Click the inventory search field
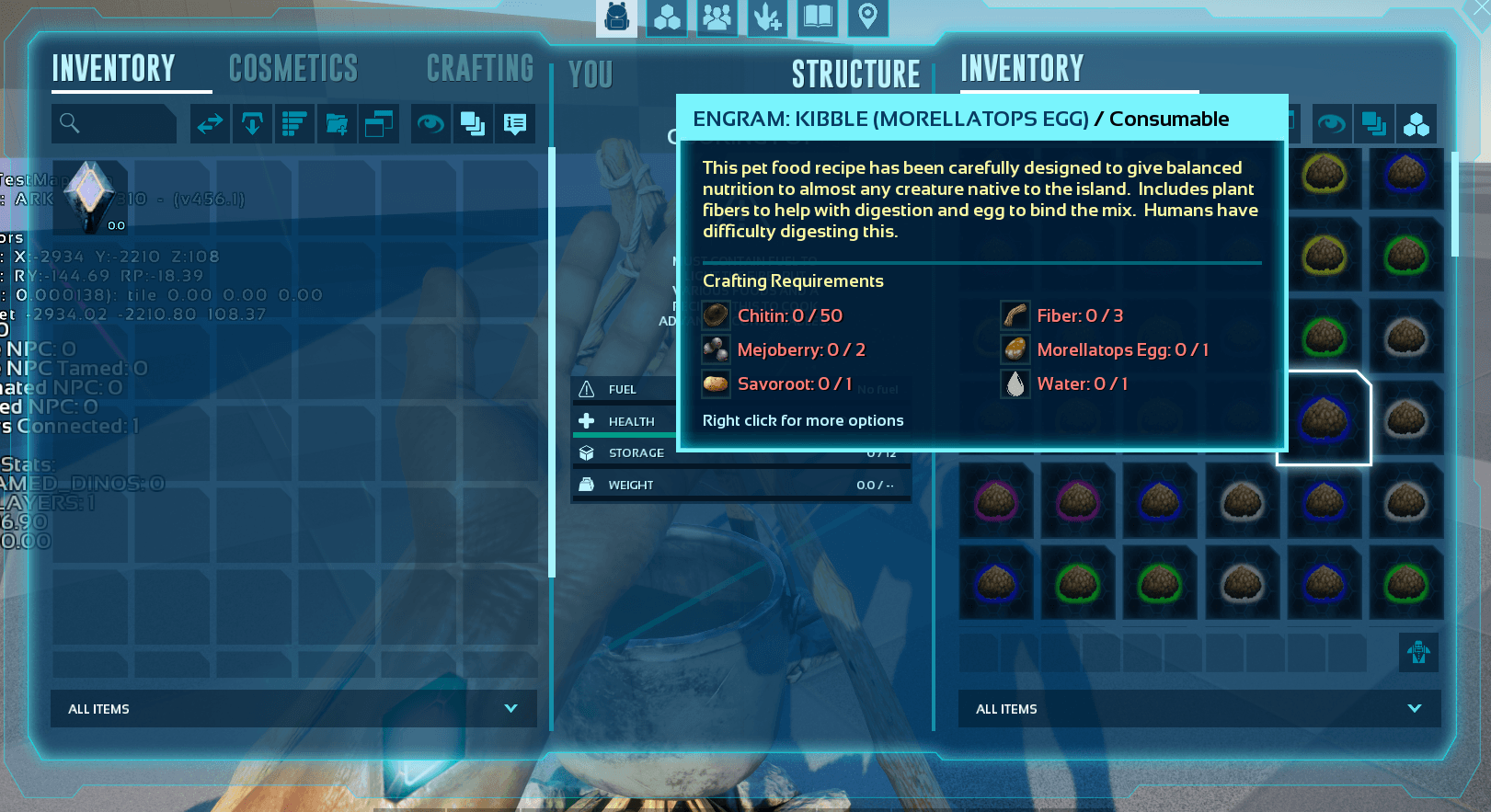The image size is (1491, 812). [115, 123]
